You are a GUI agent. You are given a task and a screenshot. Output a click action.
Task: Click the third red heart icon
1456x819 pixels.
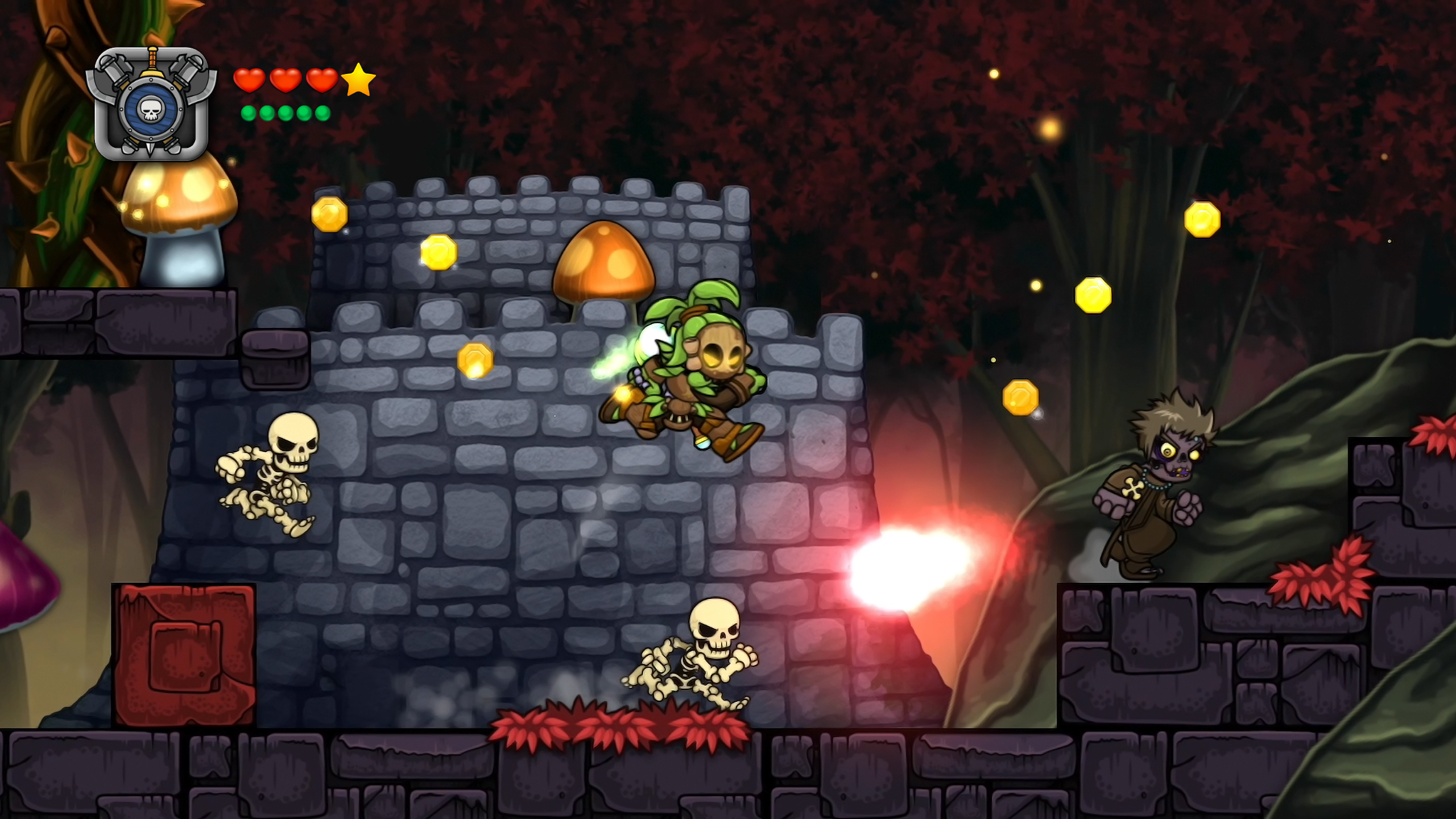[321, 81]
